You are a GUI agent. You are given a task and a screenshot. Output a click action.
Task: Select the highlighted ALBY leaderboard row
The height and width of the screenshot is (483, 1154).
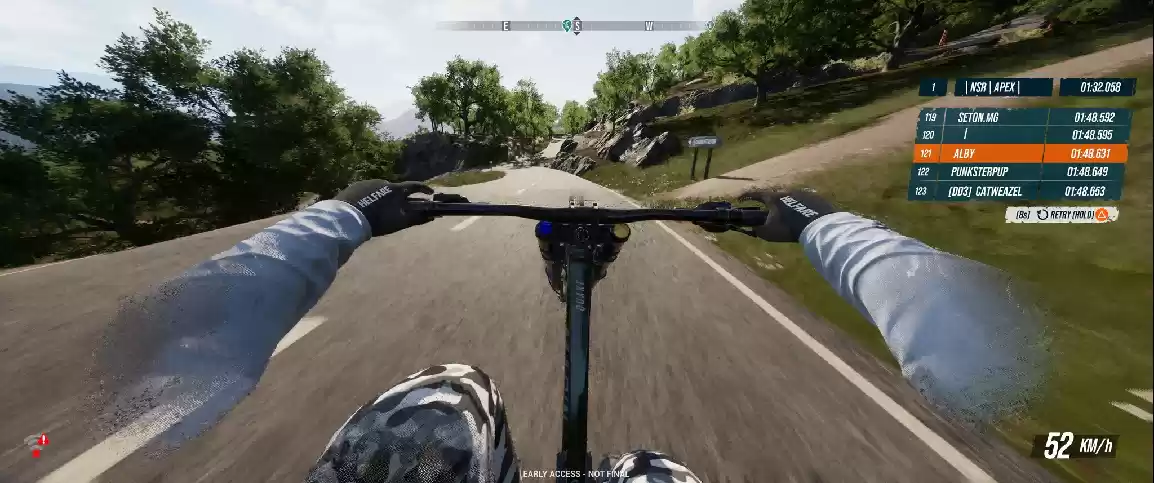click(1020, 153)
